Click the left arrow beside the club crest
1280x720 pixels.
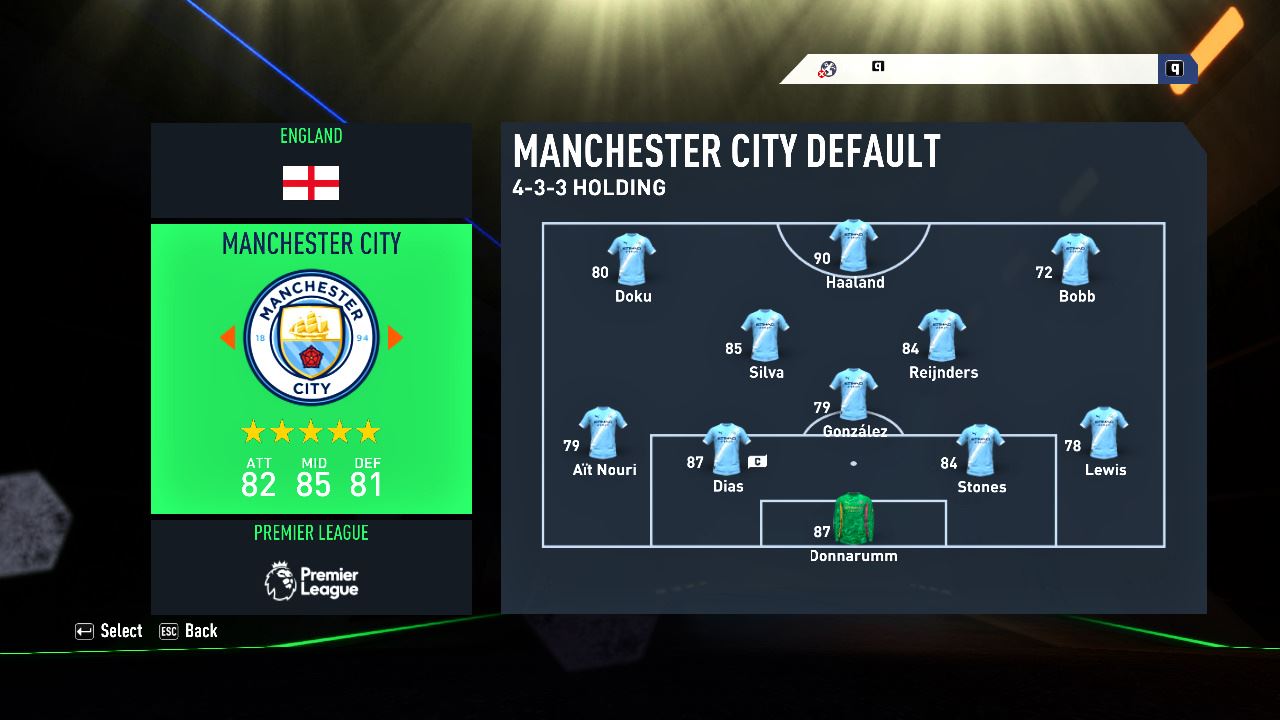pyautogui.click(x=228, y=338)
